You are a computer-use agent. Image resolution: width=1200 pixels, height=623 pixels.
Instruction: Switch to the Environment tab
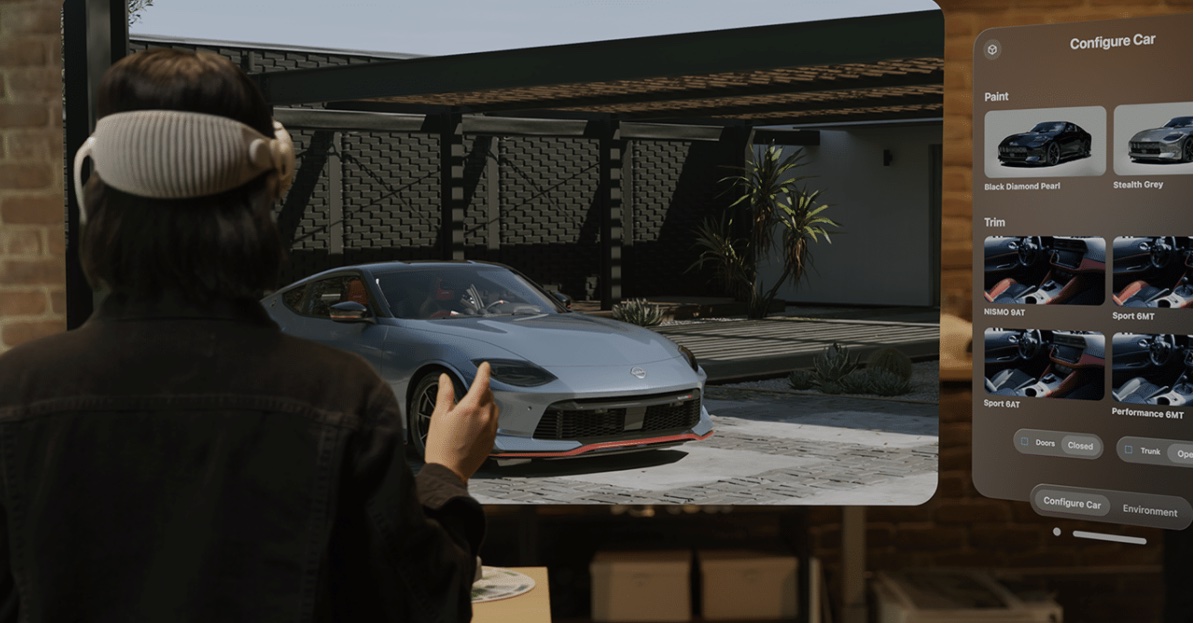tap(1149, 510)
